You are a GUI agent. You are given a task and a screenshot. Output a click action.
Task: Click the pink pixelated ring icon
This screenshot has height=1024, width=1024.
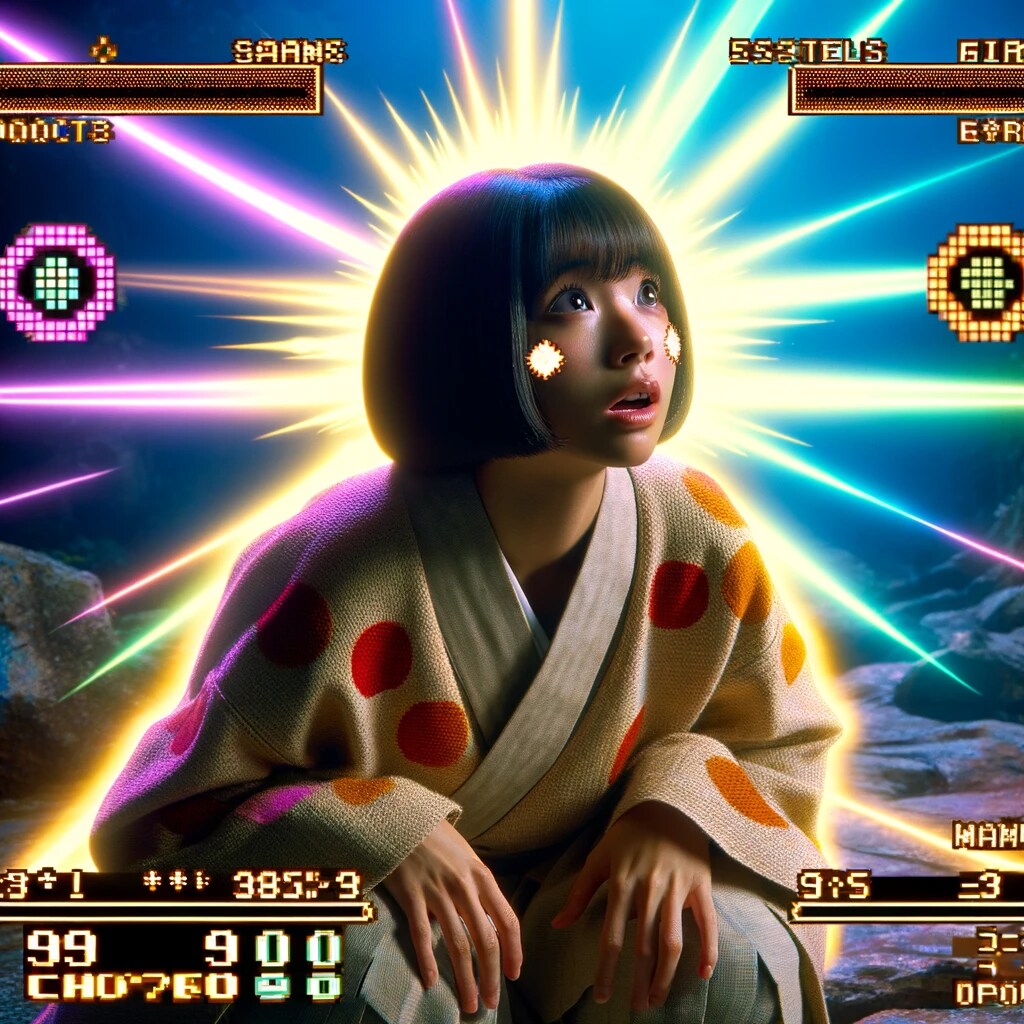(x=57, y=282)
